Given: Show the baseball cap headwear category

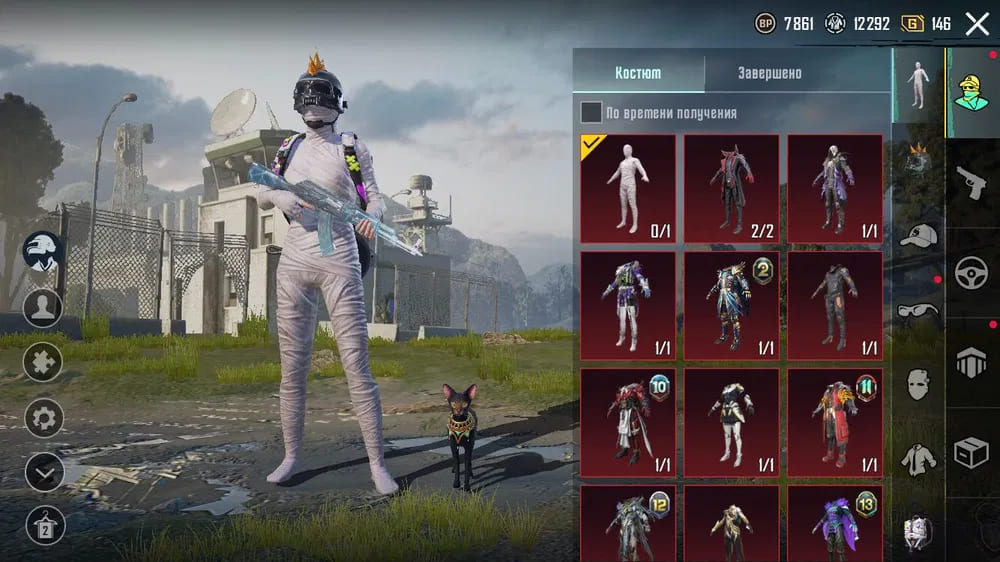Looking at the screenshot, I should coord(918,236).
